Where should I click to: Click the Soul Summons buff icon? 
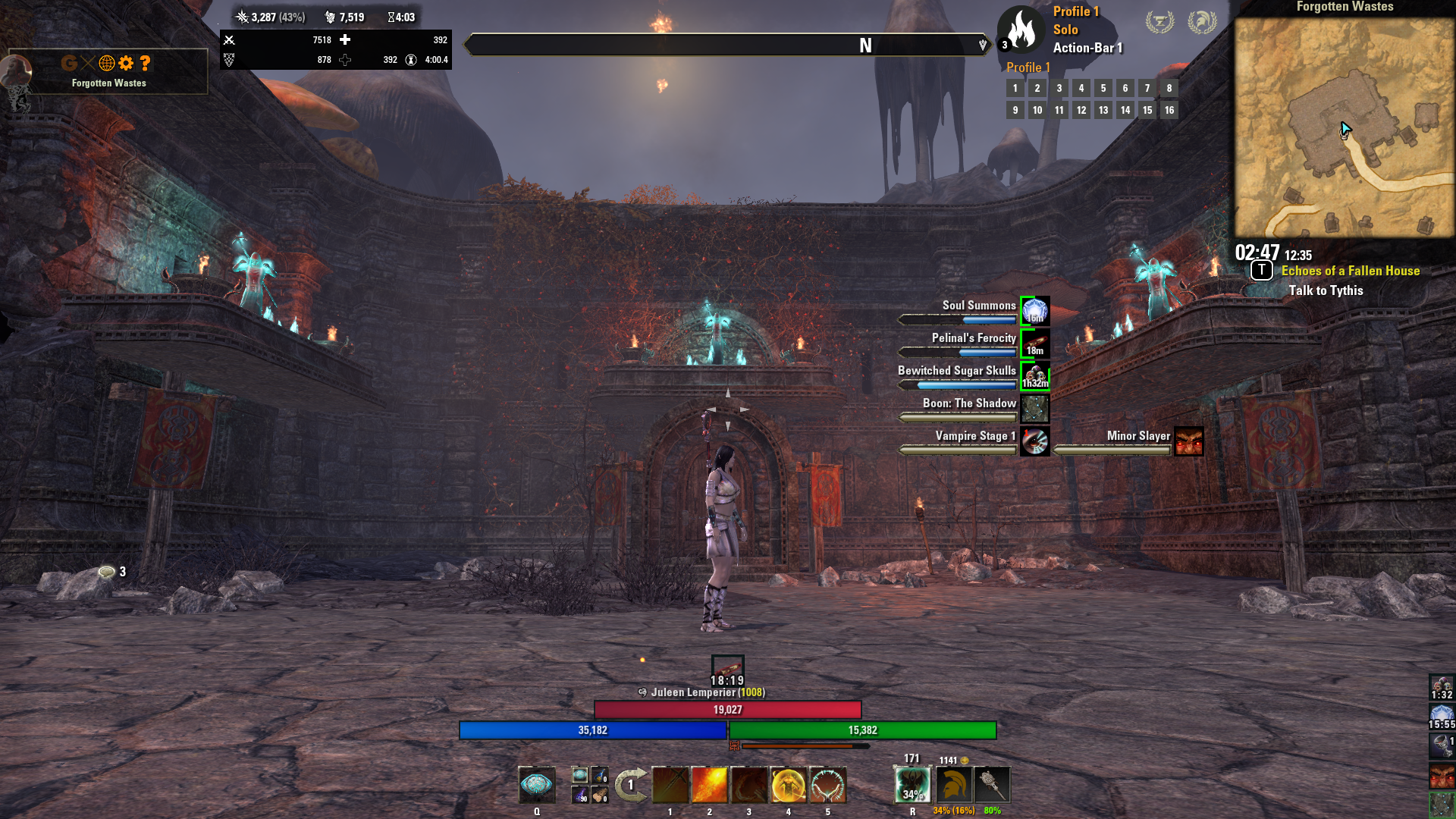[1035, 311]
